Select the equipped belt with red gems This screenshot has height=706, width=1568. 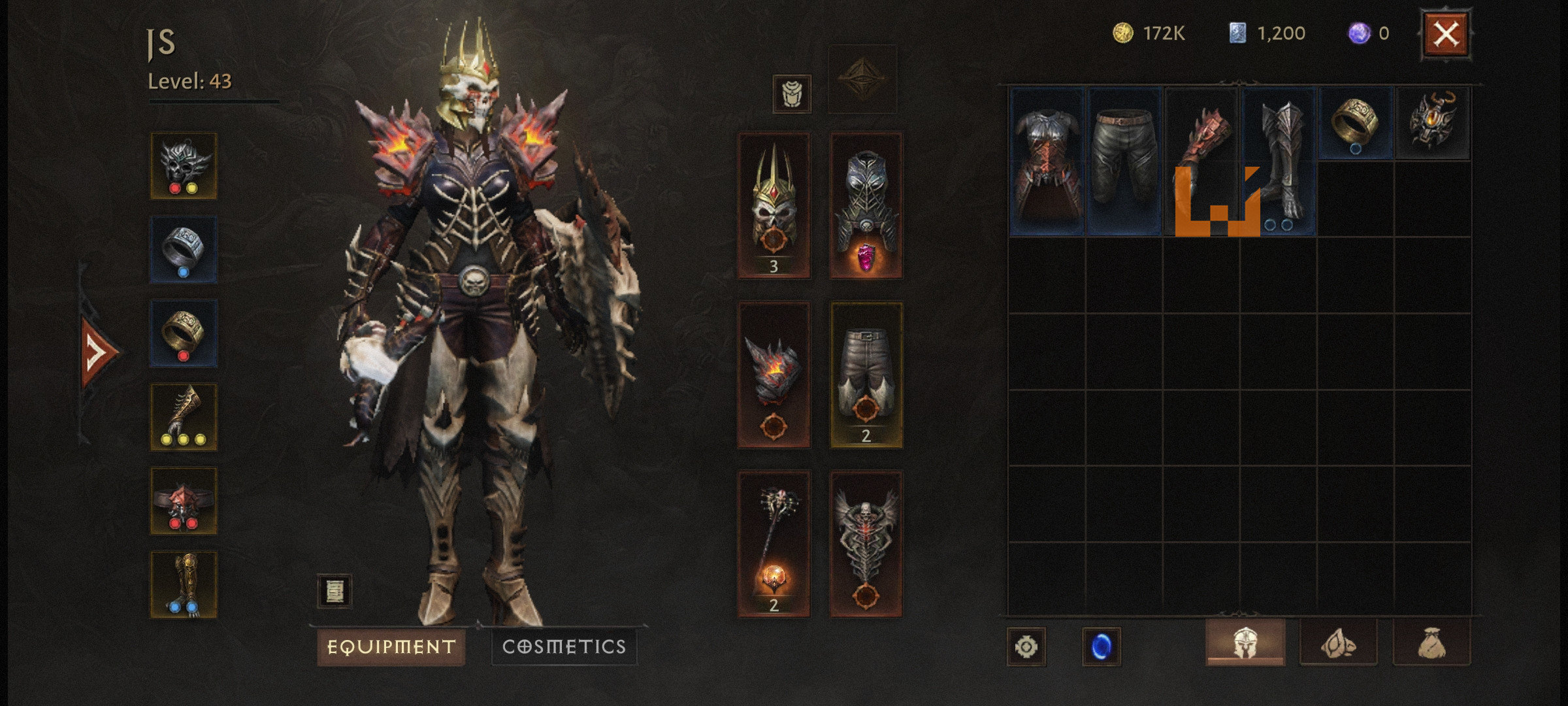[x=184, y=500]
